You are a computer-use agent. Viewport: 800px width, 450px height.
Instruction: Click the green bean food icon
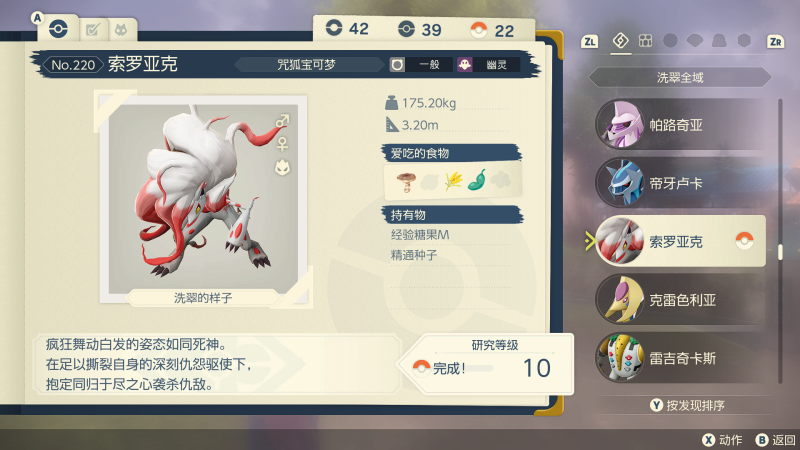[x=476, y=180]
